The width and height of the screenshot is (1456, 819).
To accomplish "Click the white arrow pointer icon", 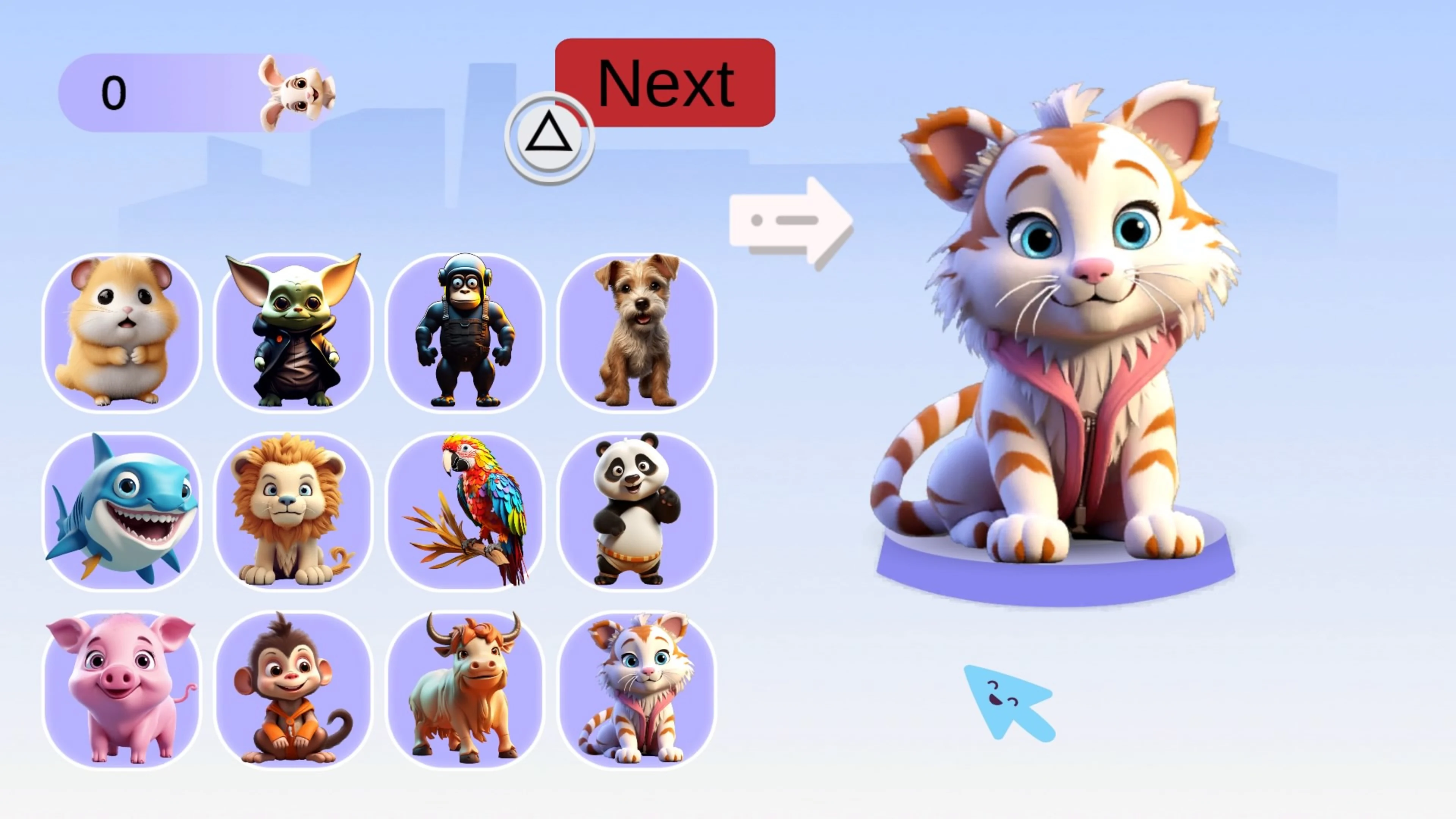I will tap(791, 220).
